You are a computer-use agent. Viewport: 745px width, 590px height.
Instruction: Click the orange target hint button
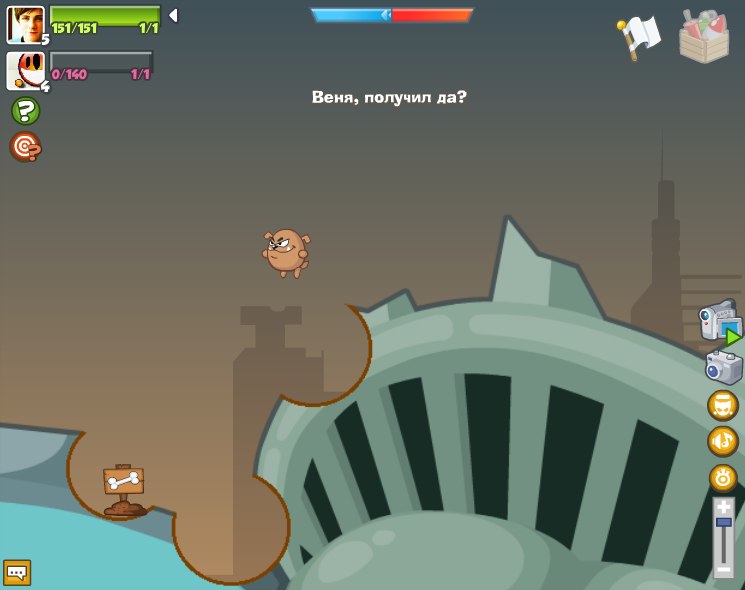25,147
